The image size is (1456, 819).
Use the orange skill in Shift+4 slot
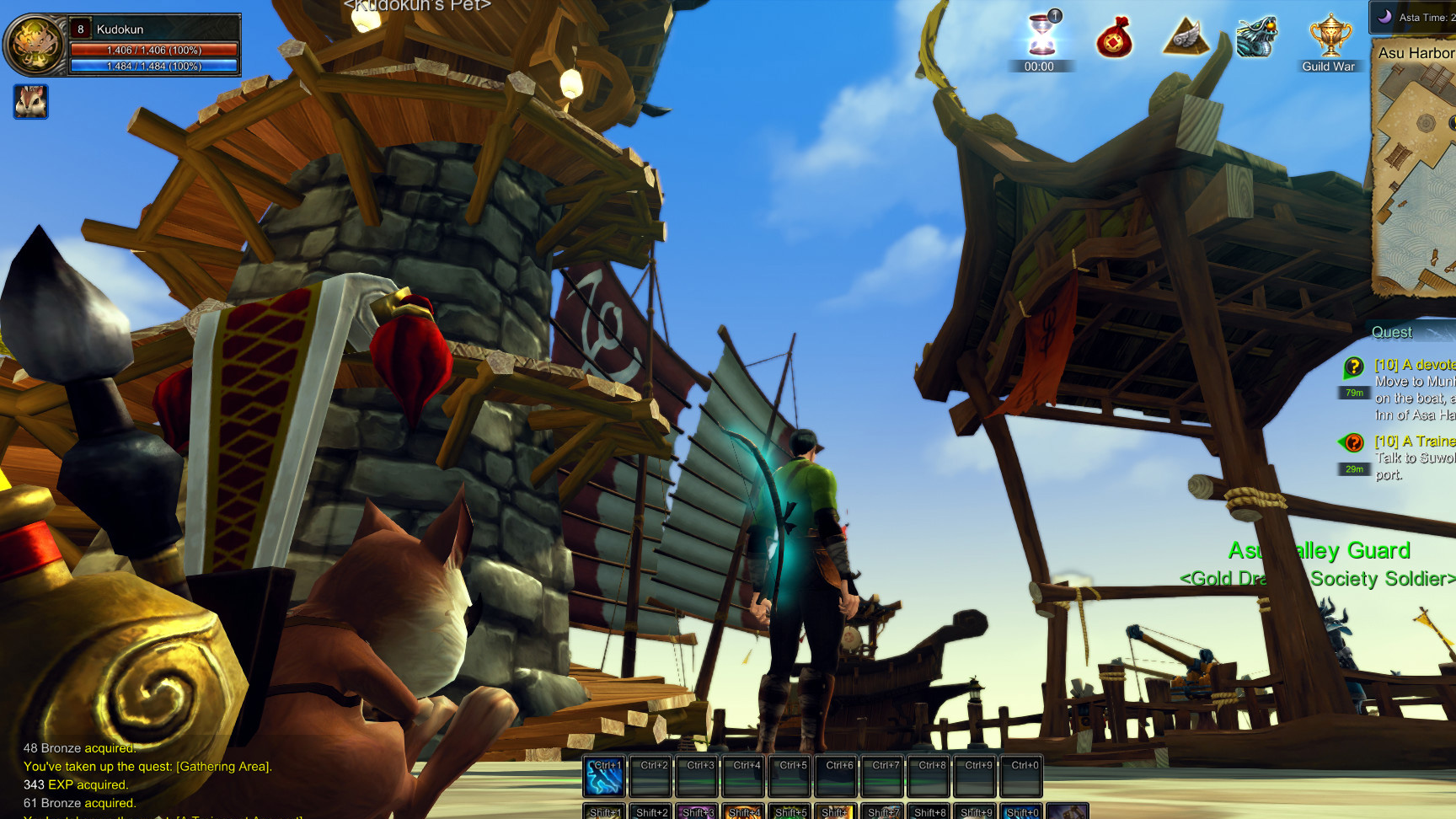click(x=743, y=811)
